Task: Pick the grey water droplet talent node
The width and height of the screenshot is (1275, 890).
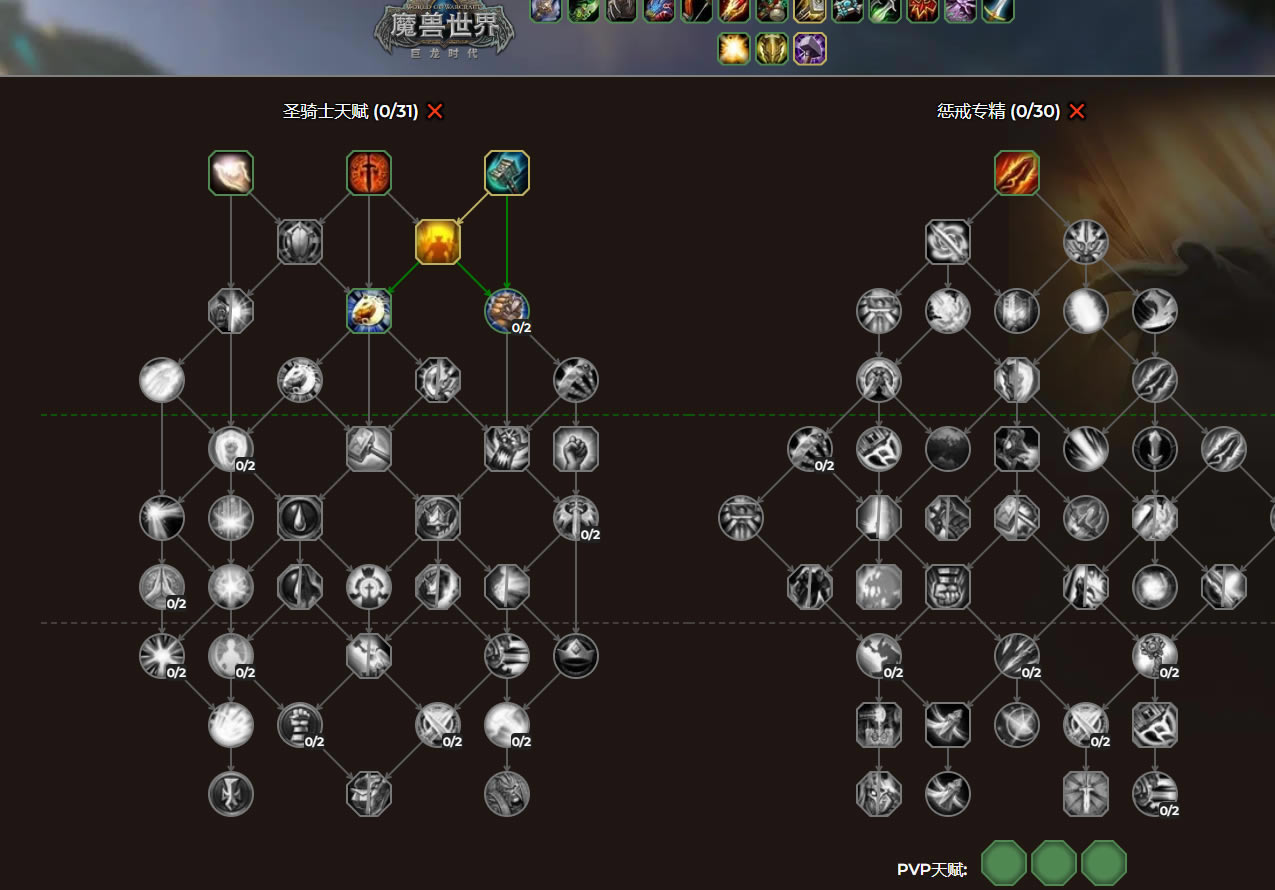Action: (x=300, y=518)
